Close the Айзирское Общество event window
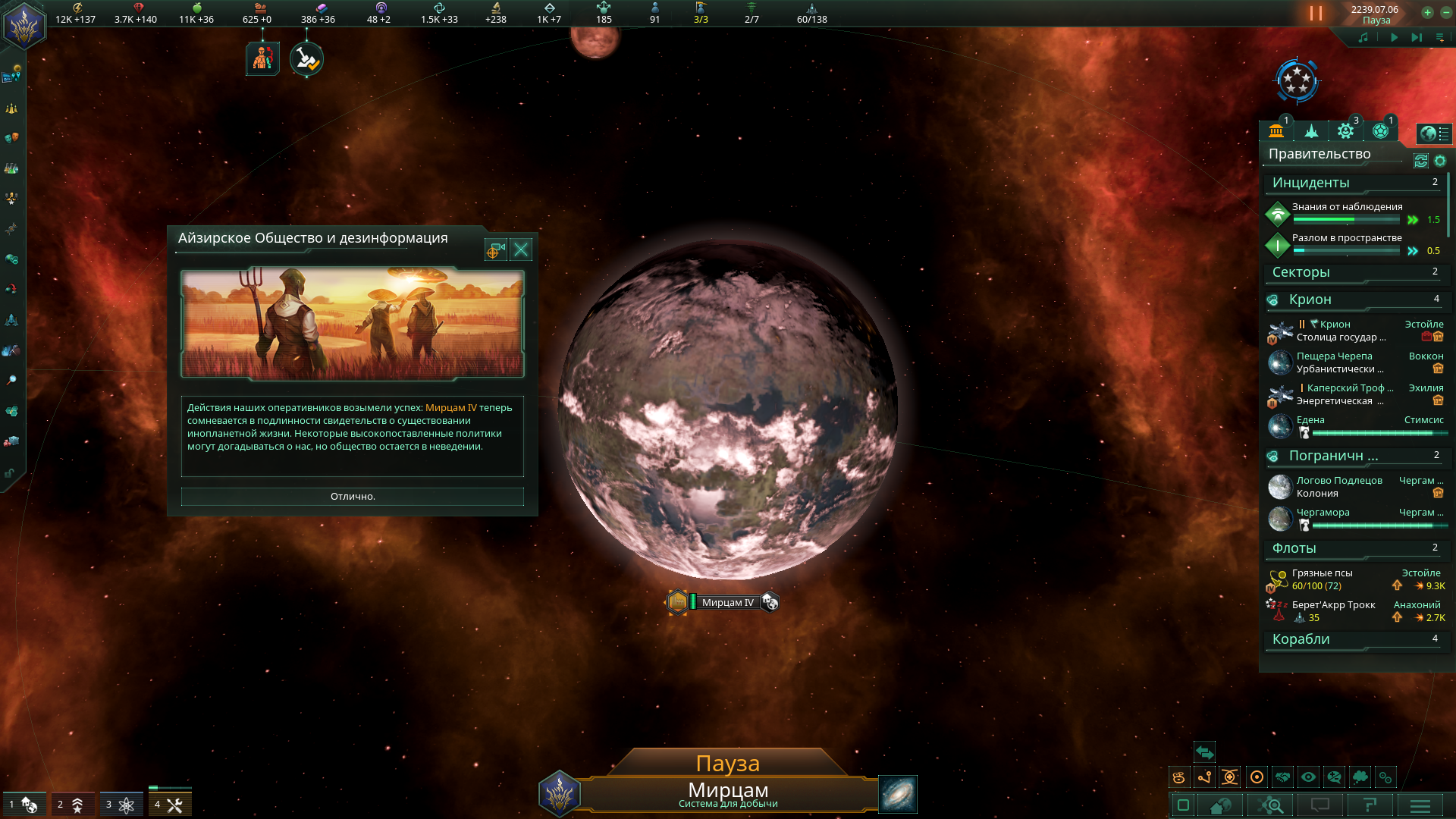 (x=521, y=249)
